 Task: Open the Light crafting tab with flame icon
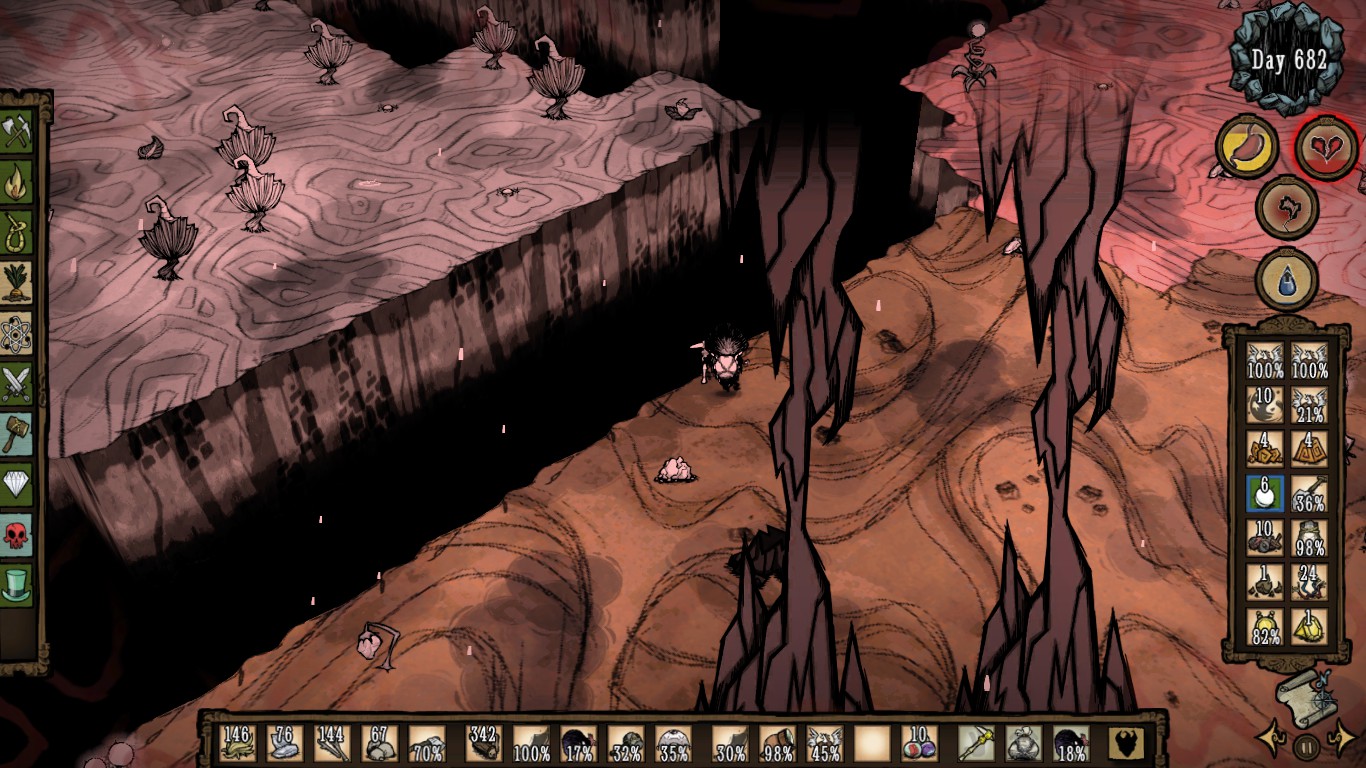click(x=17, y=183)
